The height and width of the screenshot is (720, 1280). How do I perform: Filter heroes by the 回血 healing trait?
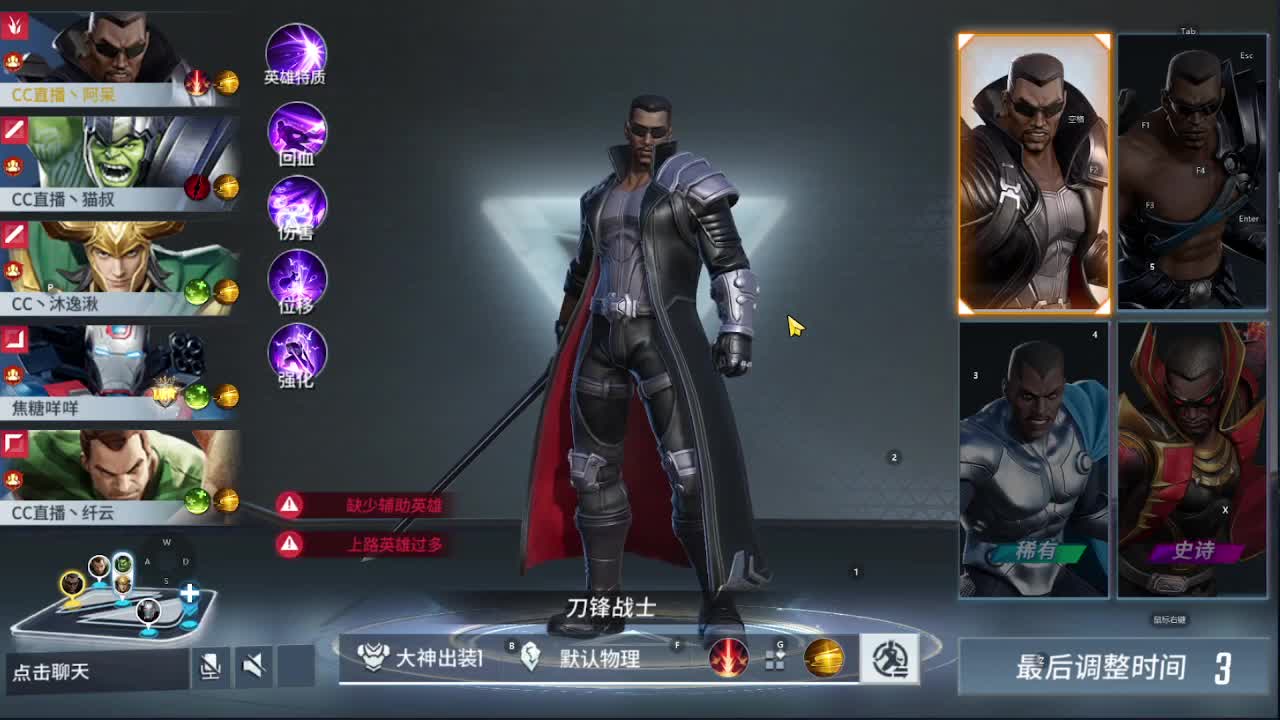tap(295, 130)
